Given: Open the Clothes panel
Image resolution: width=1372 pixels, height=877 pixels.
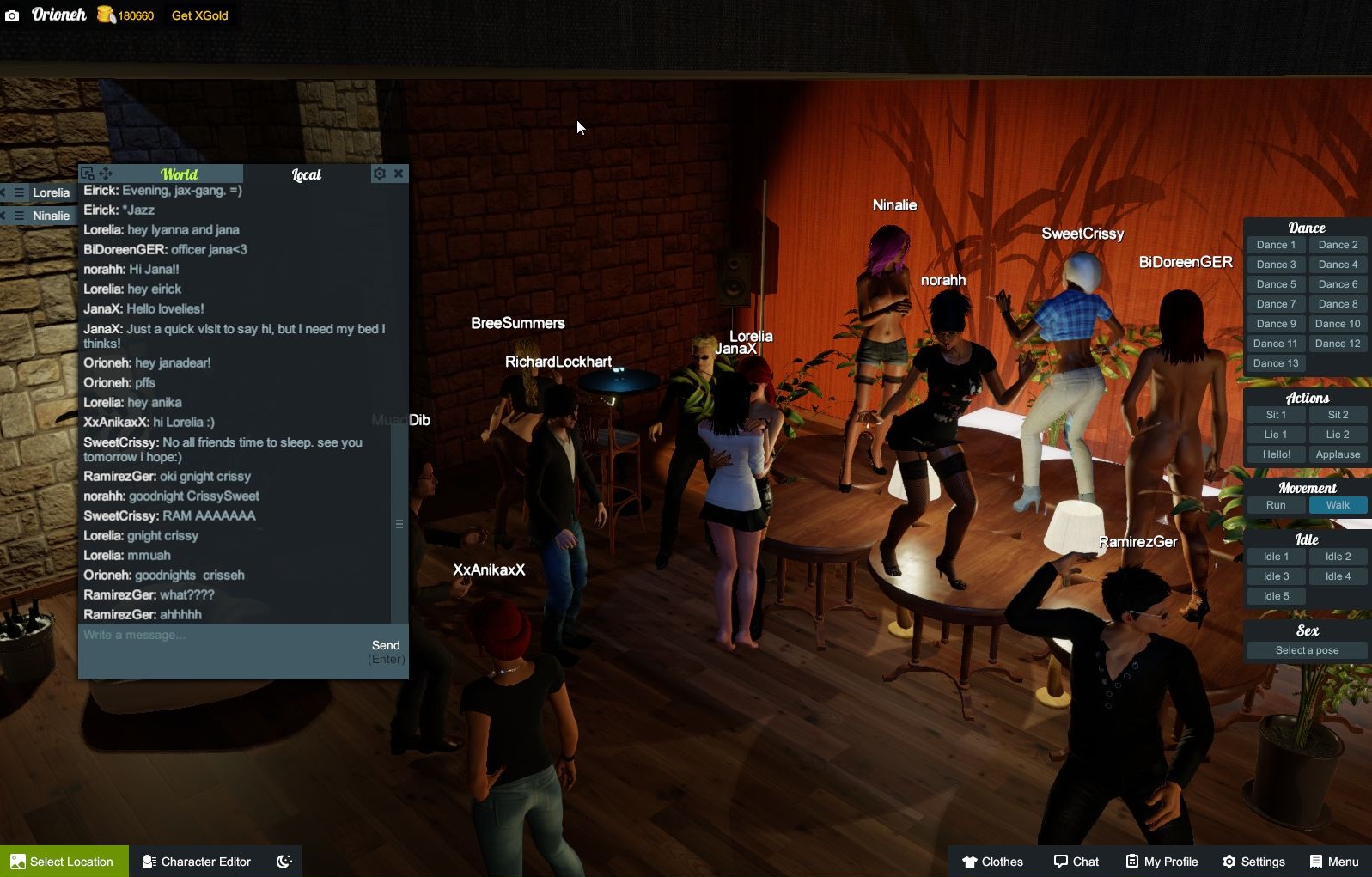Looking at the screenshot, I should point(992,862).
